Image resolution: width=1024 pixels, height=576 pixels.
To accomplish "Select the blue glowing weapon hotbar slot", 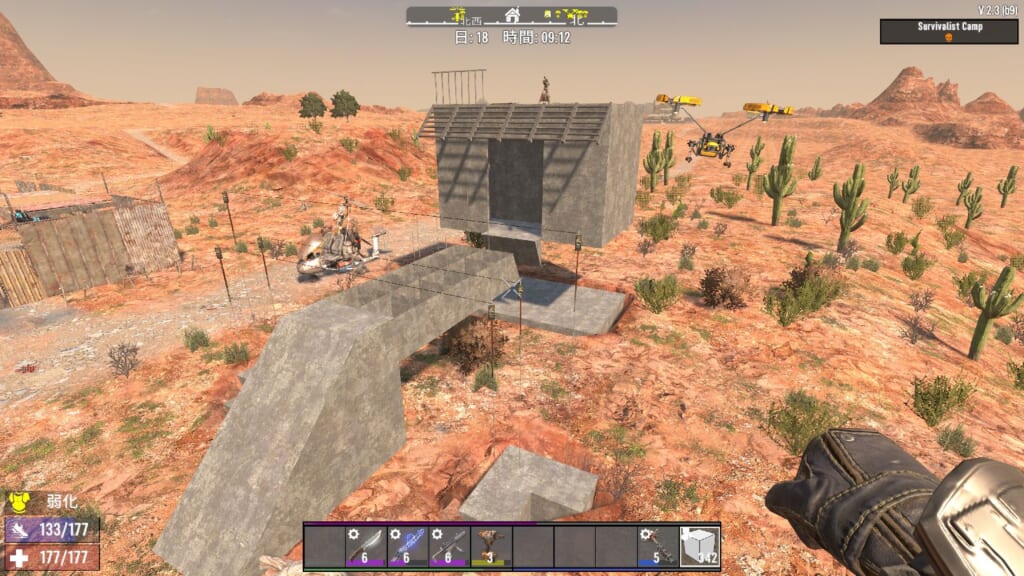I will pyautogui.click(x=407, y=547).
